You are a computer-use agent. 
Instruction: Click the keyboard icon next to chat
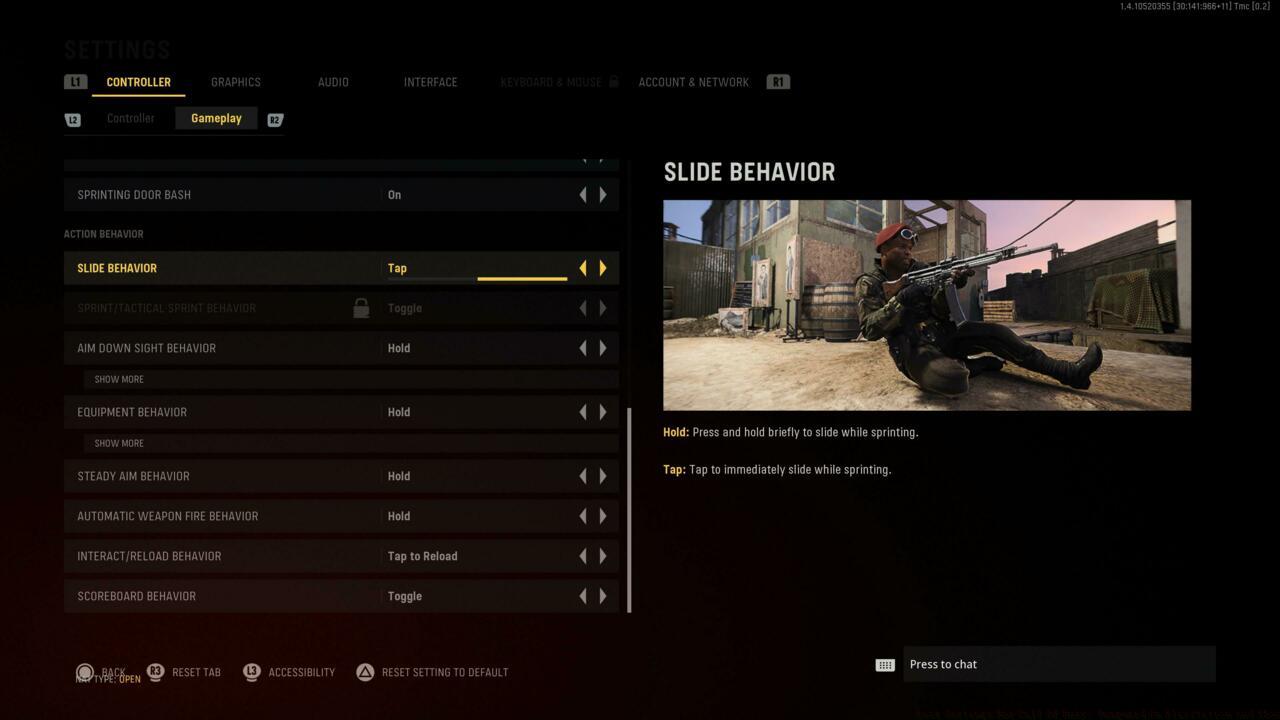[x=884, y=663]
